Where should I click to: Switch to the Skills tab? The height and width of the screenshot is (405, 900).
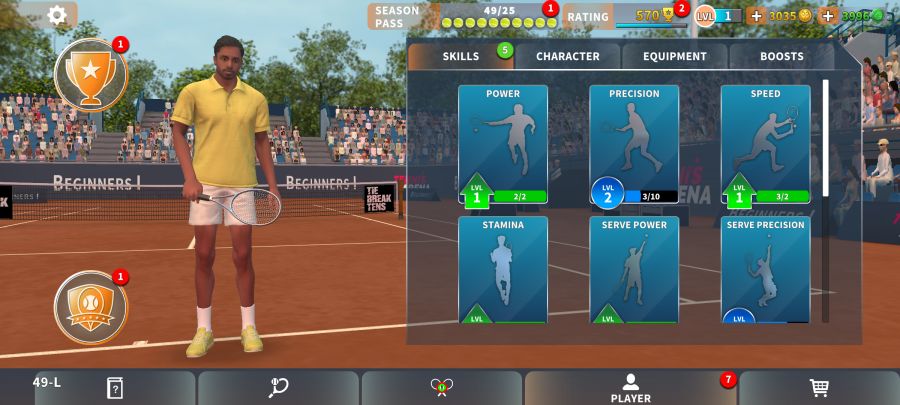[x=461, y=57]
